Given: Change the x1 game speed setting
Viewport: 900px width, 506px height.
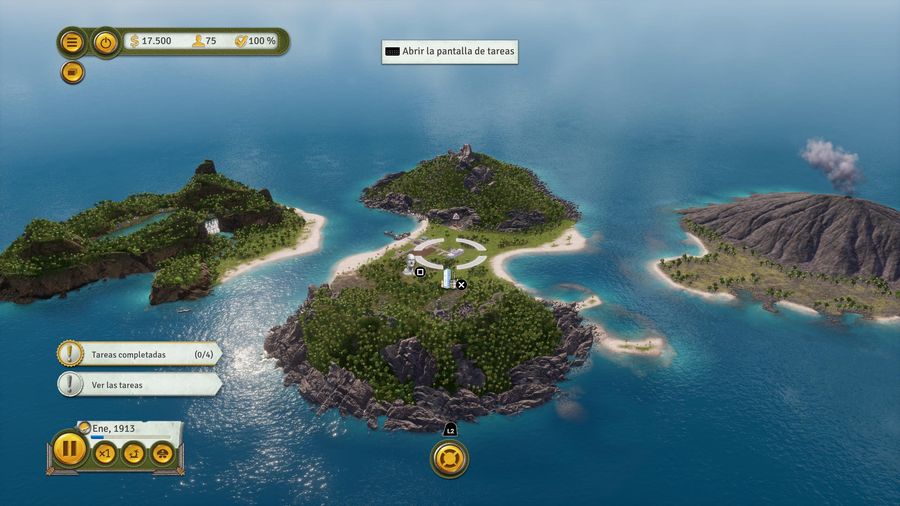Looking at the screenshot, I should click(104, 454).
